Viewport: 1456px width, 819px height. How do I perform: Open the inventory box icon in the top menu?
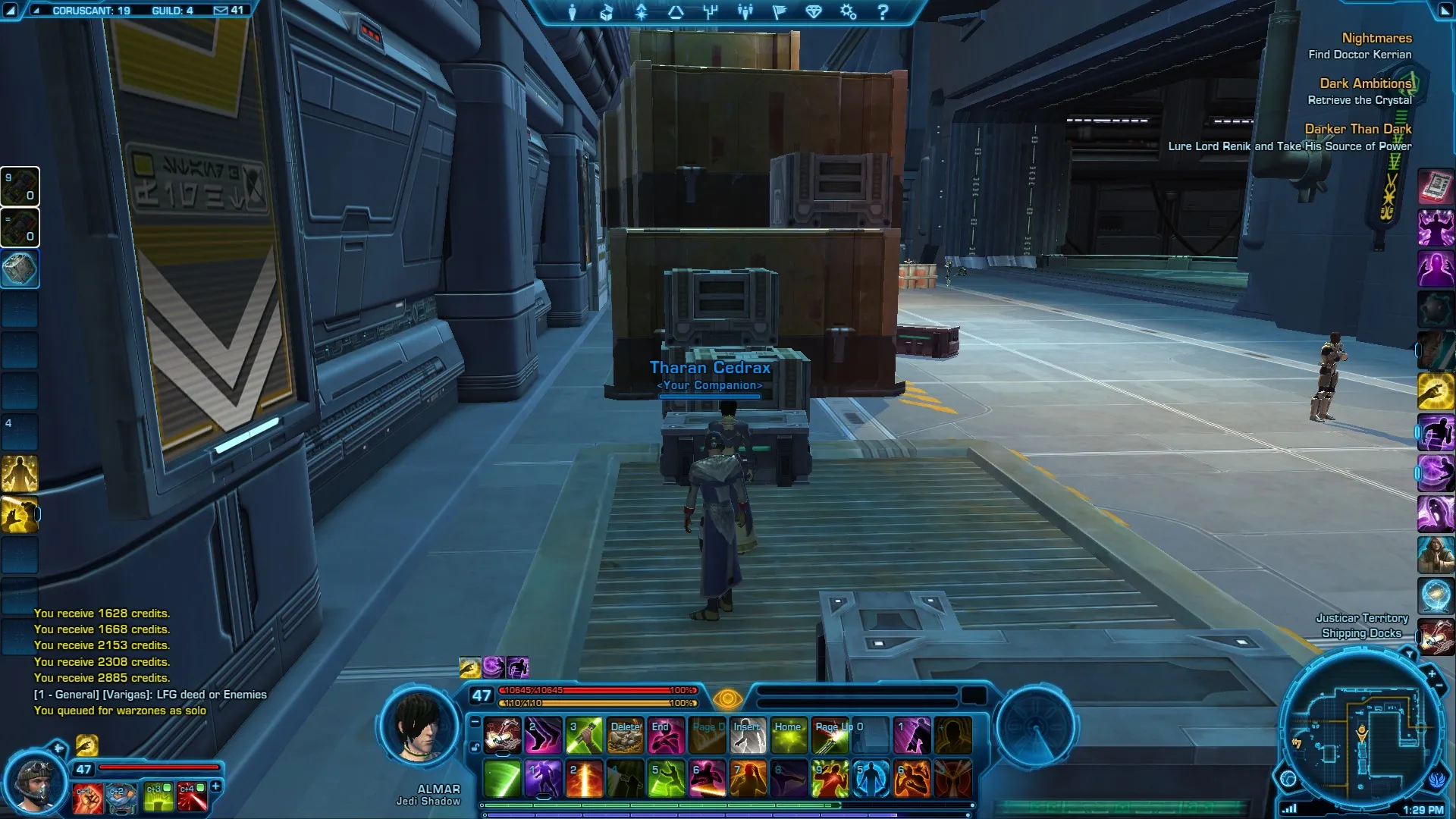coord(606,12)
